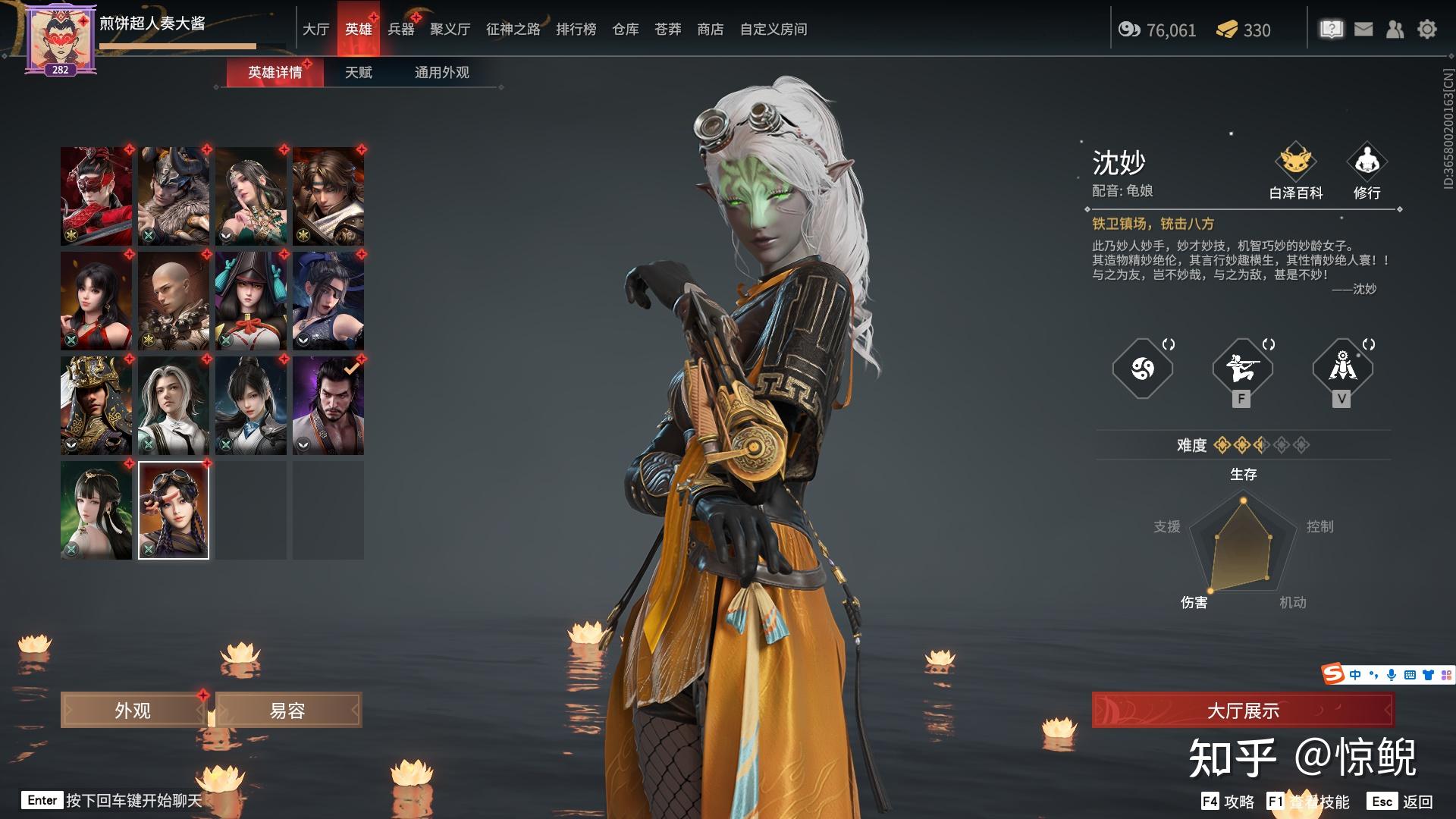The width and height of the screenshot is (1456, 819).
Task: Open the 排行榜 leaderboard
Action: [576, 30]
